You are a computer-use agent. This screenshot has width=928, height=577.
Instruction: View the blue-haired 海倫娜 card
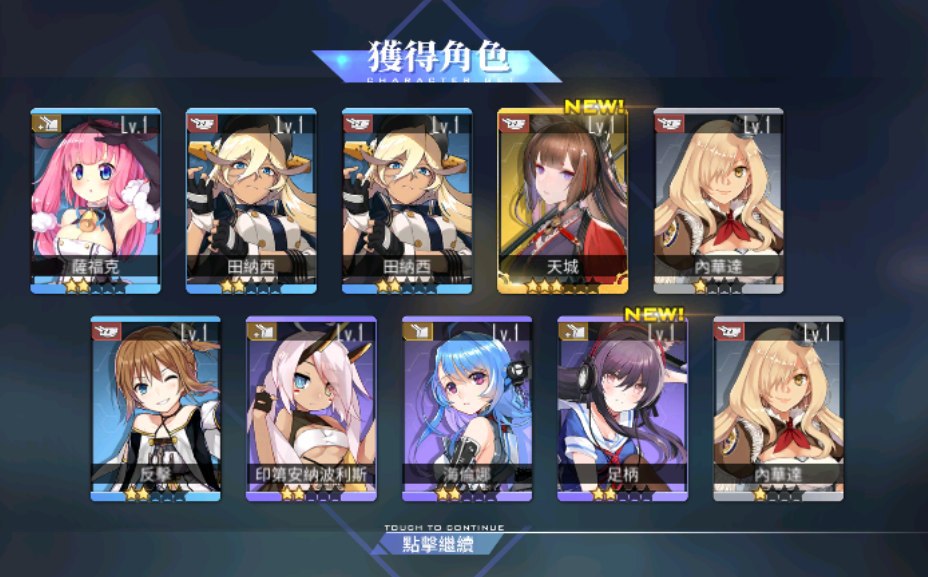click(467, 408)
